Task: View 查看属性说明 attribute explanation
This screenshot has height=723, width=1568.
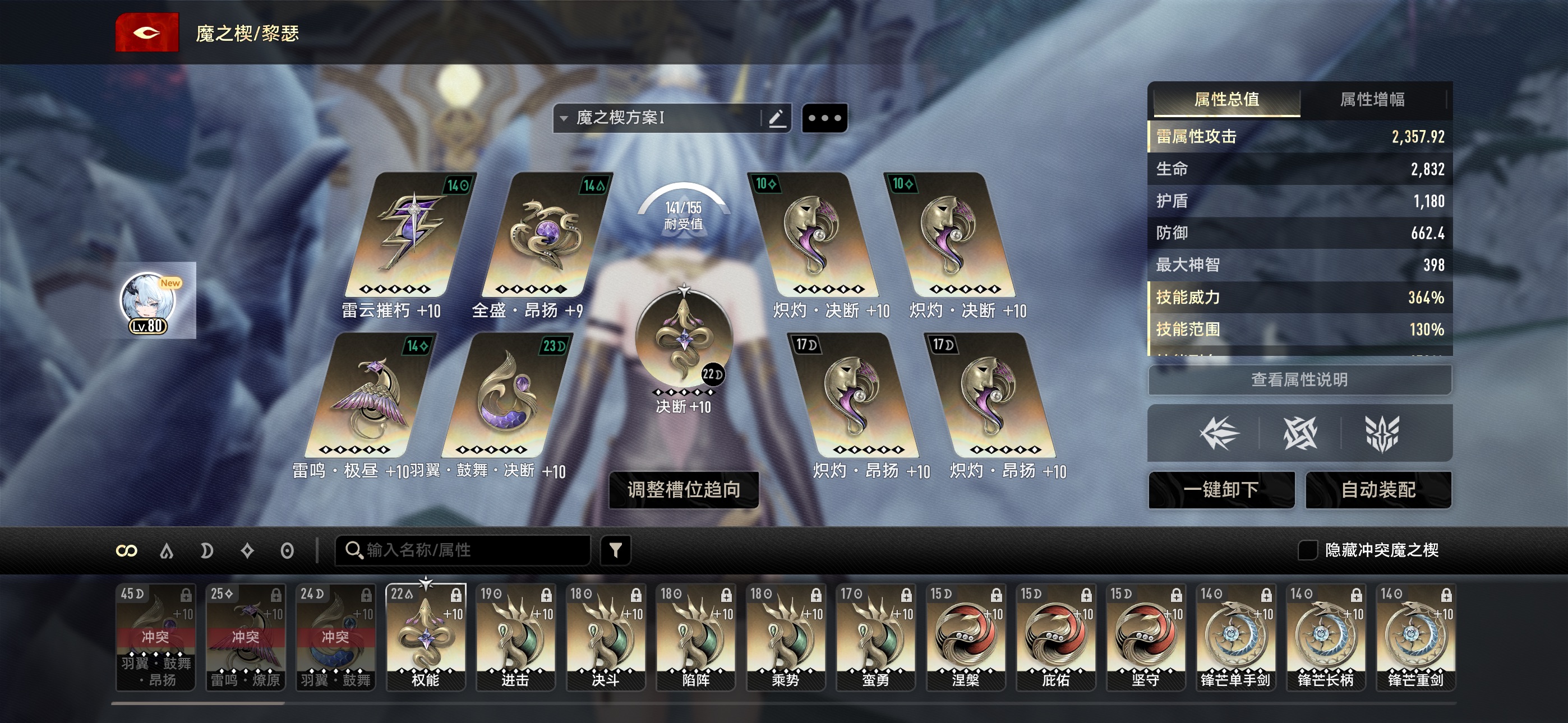Action: [1299, 380]
